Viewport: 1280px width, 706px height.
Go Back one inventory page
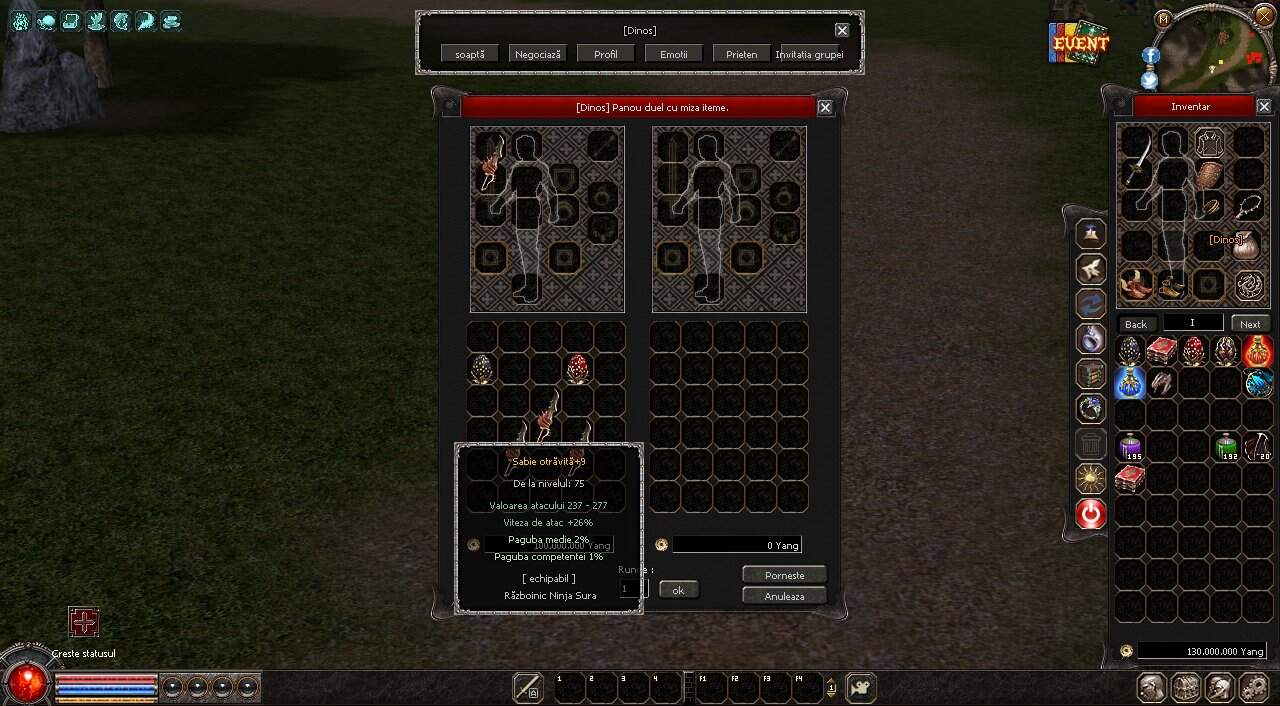(x=1136, y=324)
